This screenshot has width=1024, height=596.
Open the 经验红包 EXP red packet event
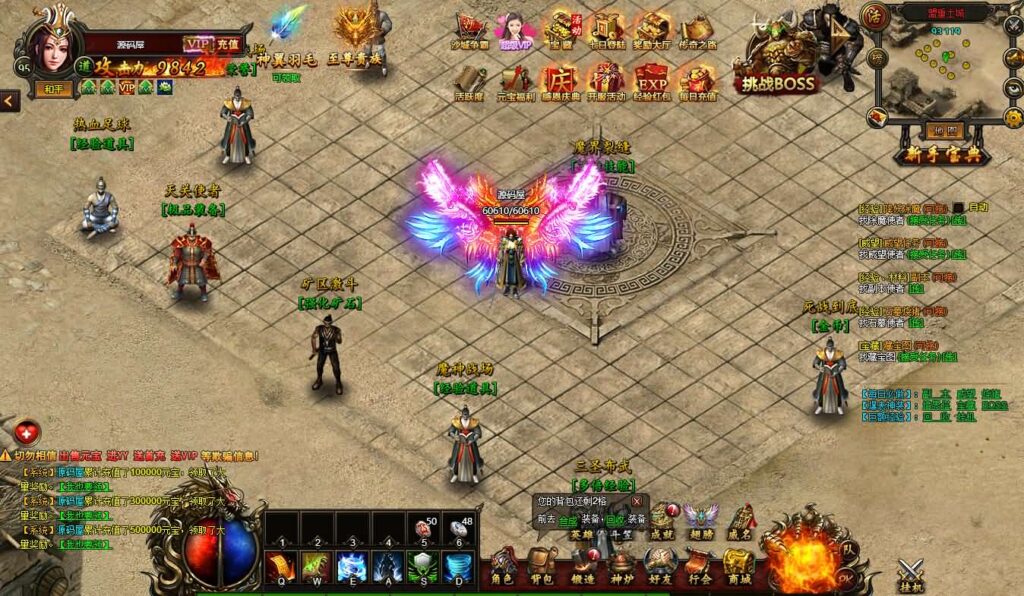652,80
